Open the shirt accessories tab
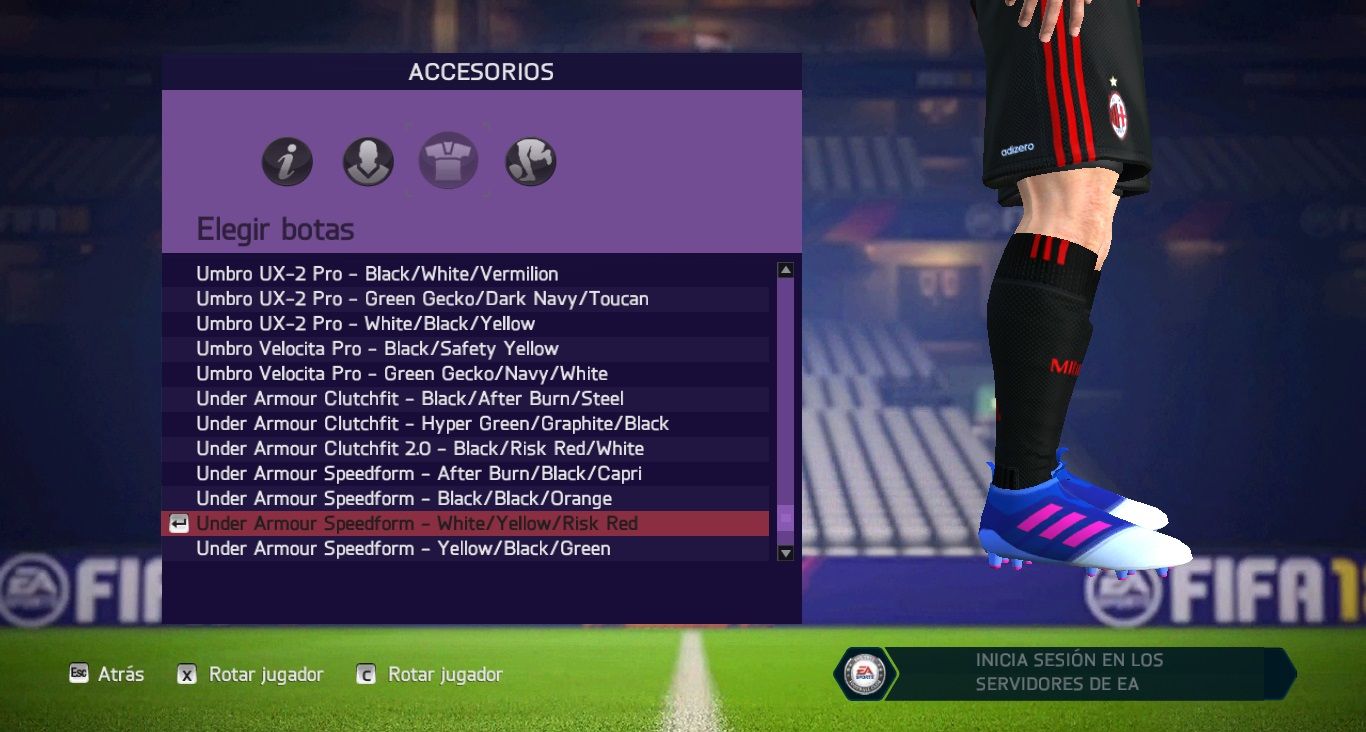This screenshot has width=1366, height=732. tap(448, 162)
